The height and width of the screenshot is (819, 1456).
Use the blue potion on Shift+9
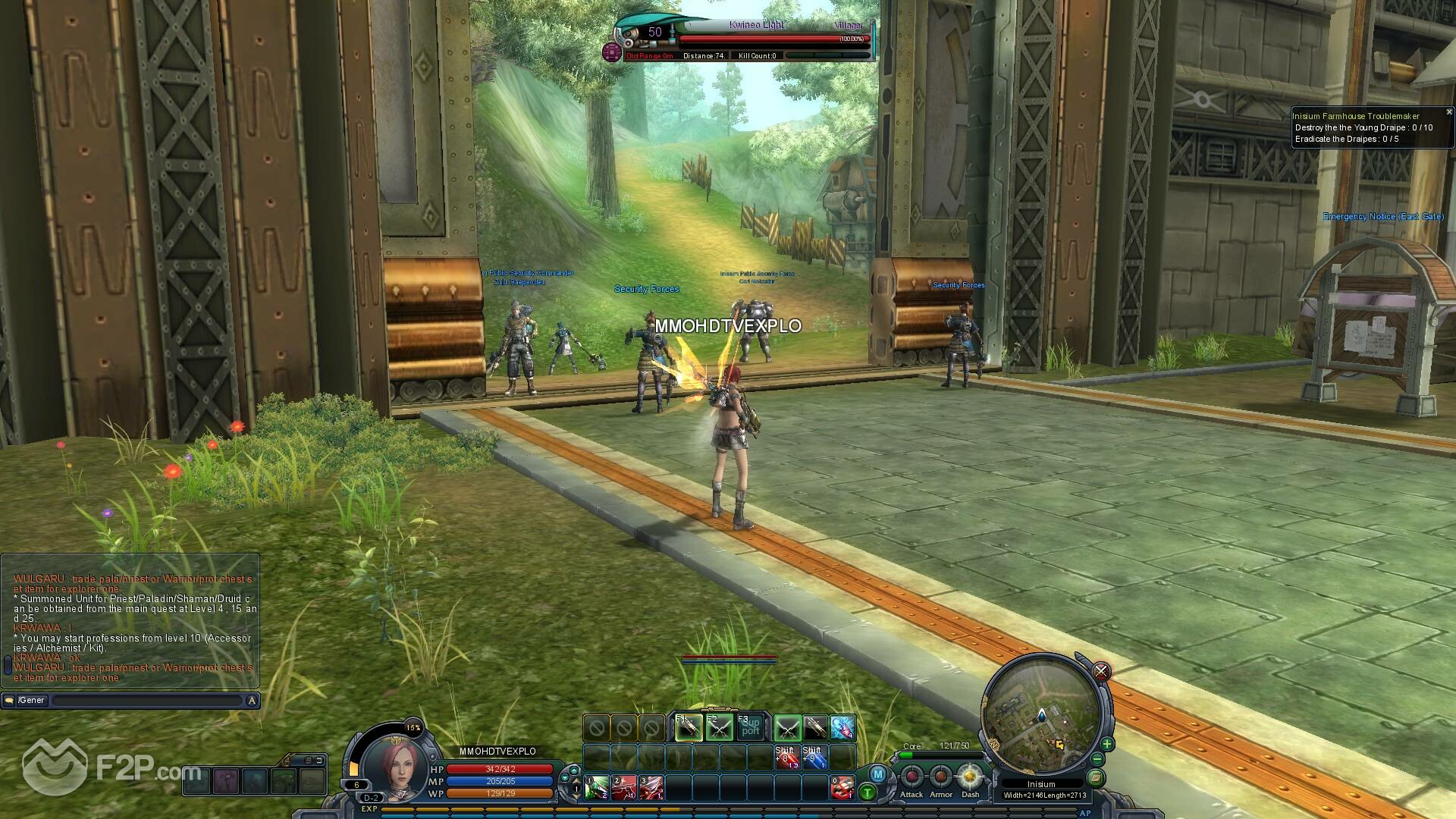point(813,757)
